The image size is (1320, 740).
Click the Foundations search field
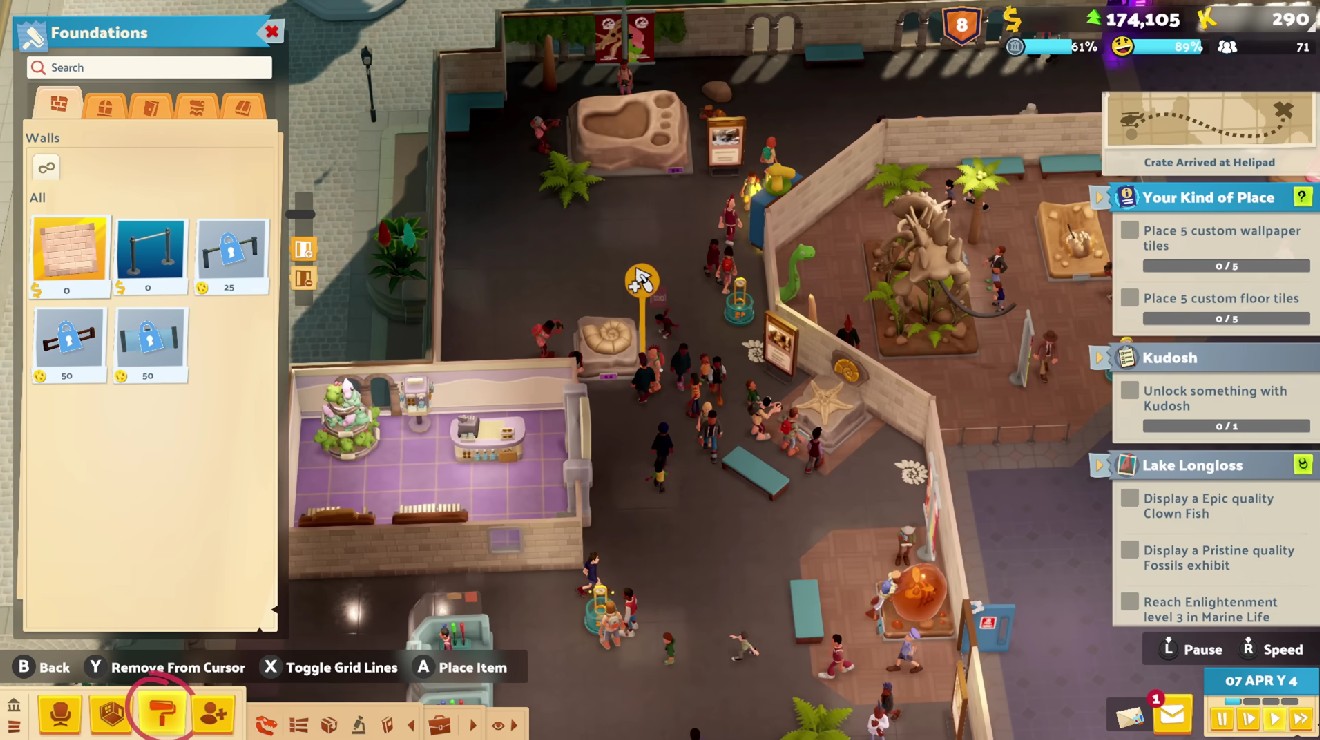click(x=150, y=67)
